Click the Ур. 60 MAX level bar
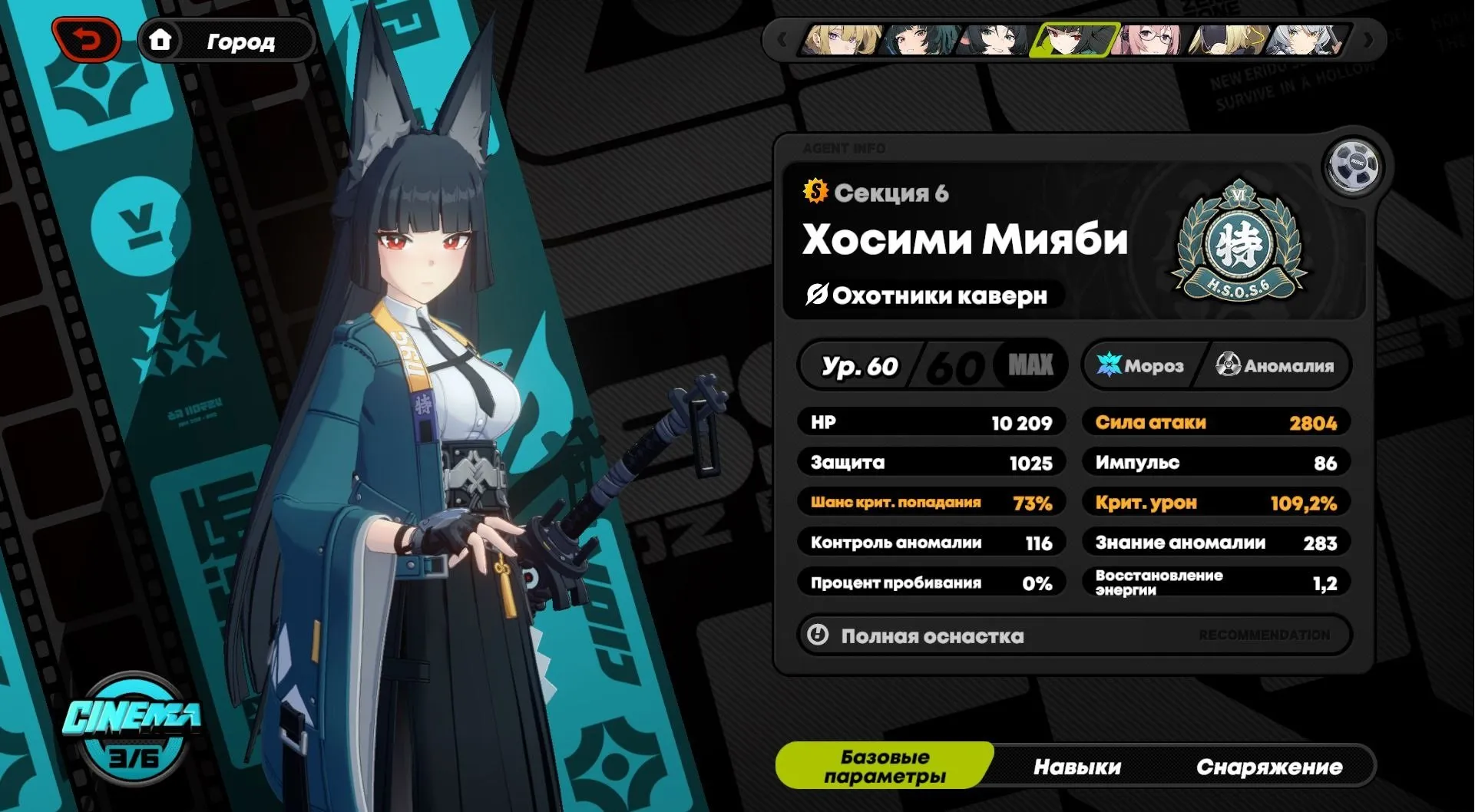 coord(931,366)
